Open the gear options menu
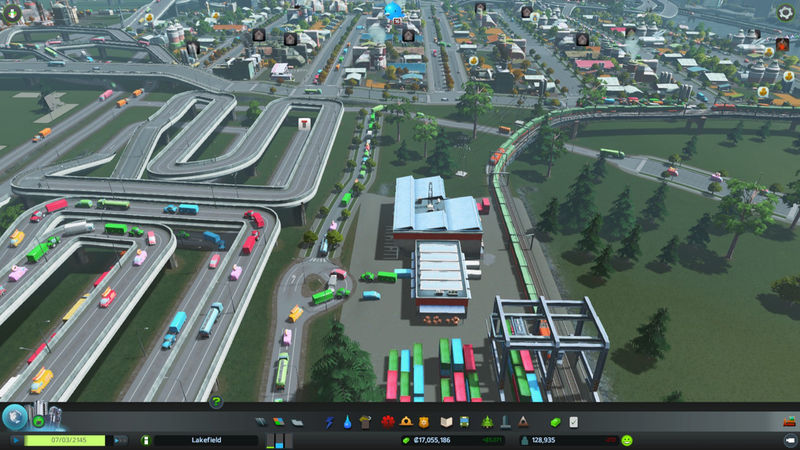The image size is (800, 450). [785, 13]
